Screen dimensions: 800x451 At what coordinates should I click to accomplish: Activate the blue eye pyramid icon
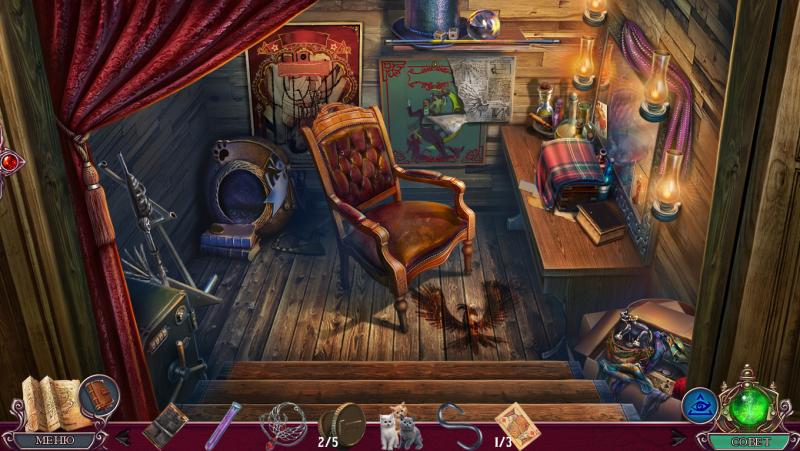pyautogui.click(x=699, y=405)
